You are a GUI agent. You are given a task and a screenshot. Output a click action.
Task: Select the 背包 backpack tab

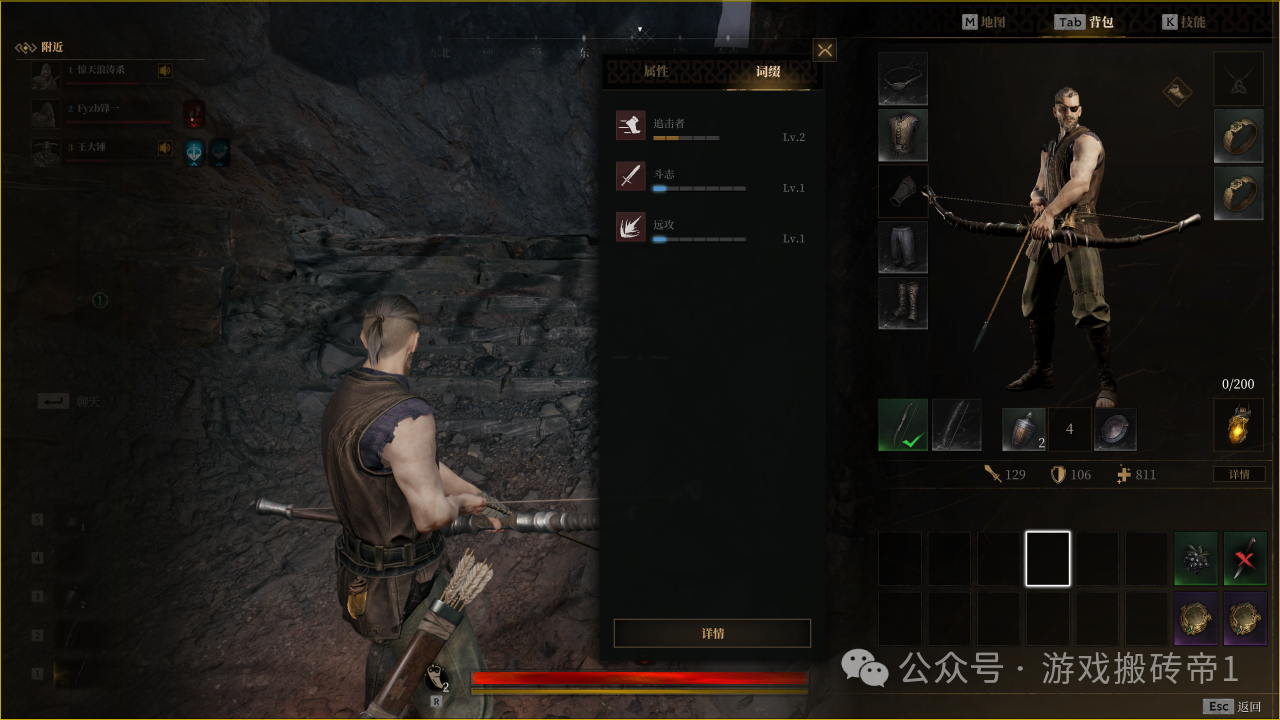(x=1086, y=22)
